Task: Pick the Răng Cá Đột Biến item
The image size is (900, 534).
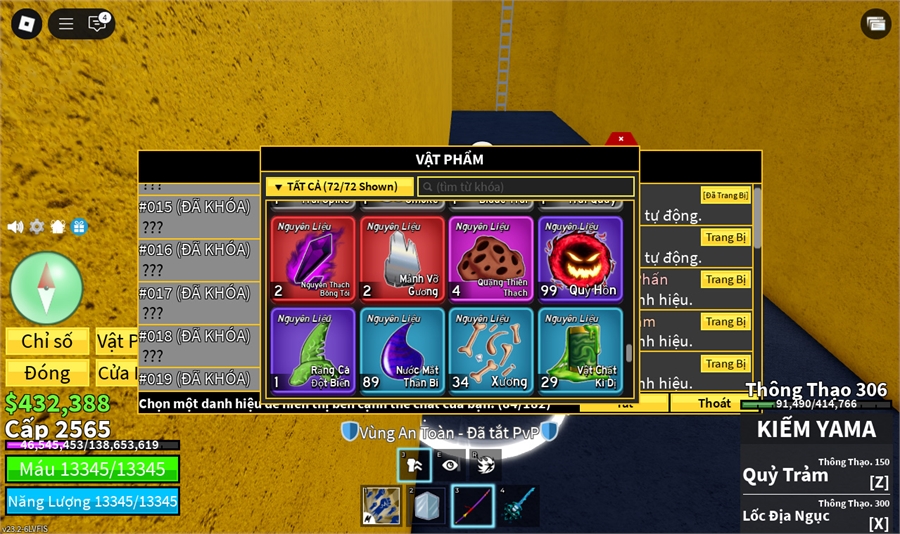Action: coord(313,350)
